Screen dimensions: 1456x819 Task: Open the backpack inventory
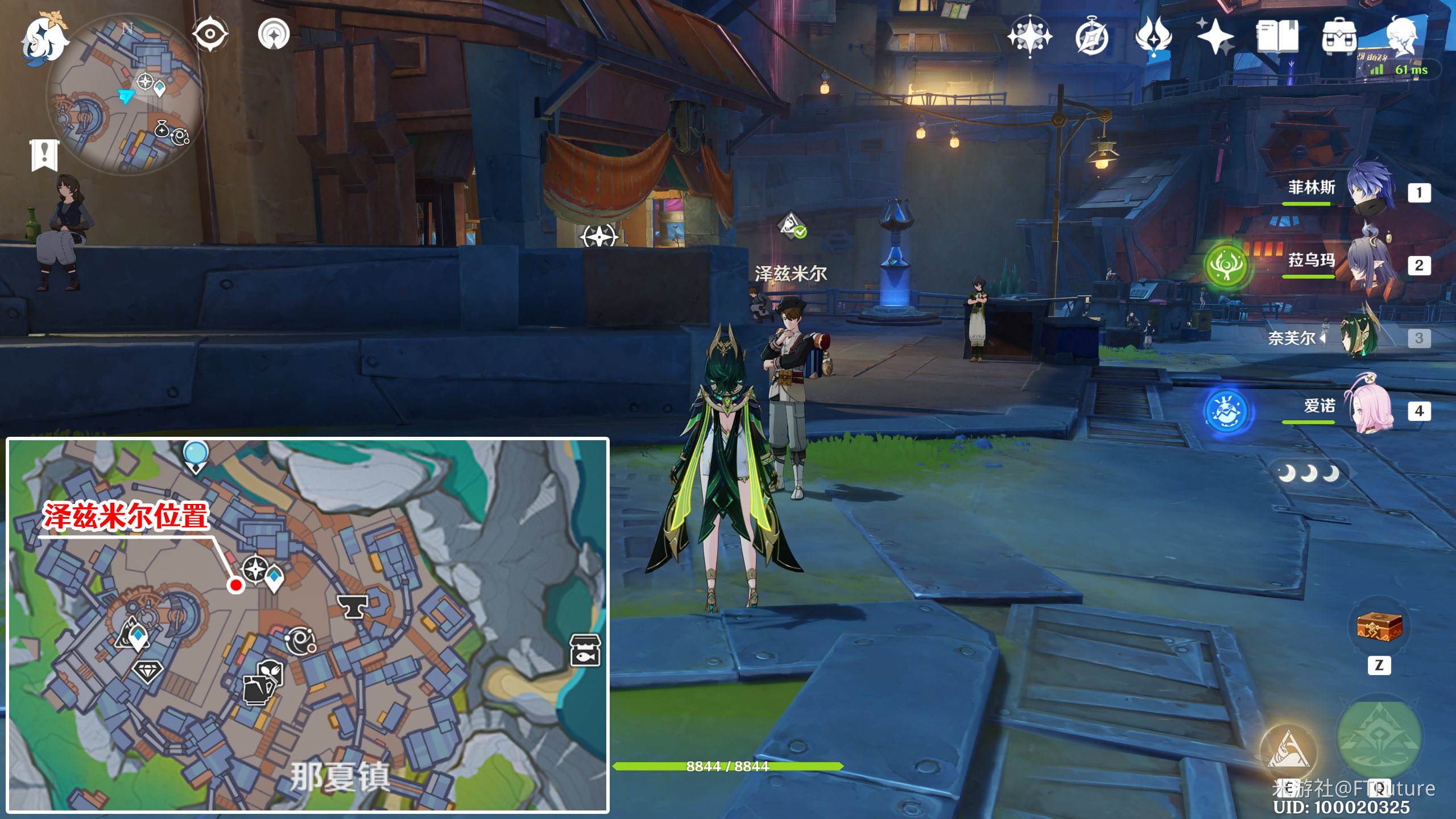tap(1339, 36)
